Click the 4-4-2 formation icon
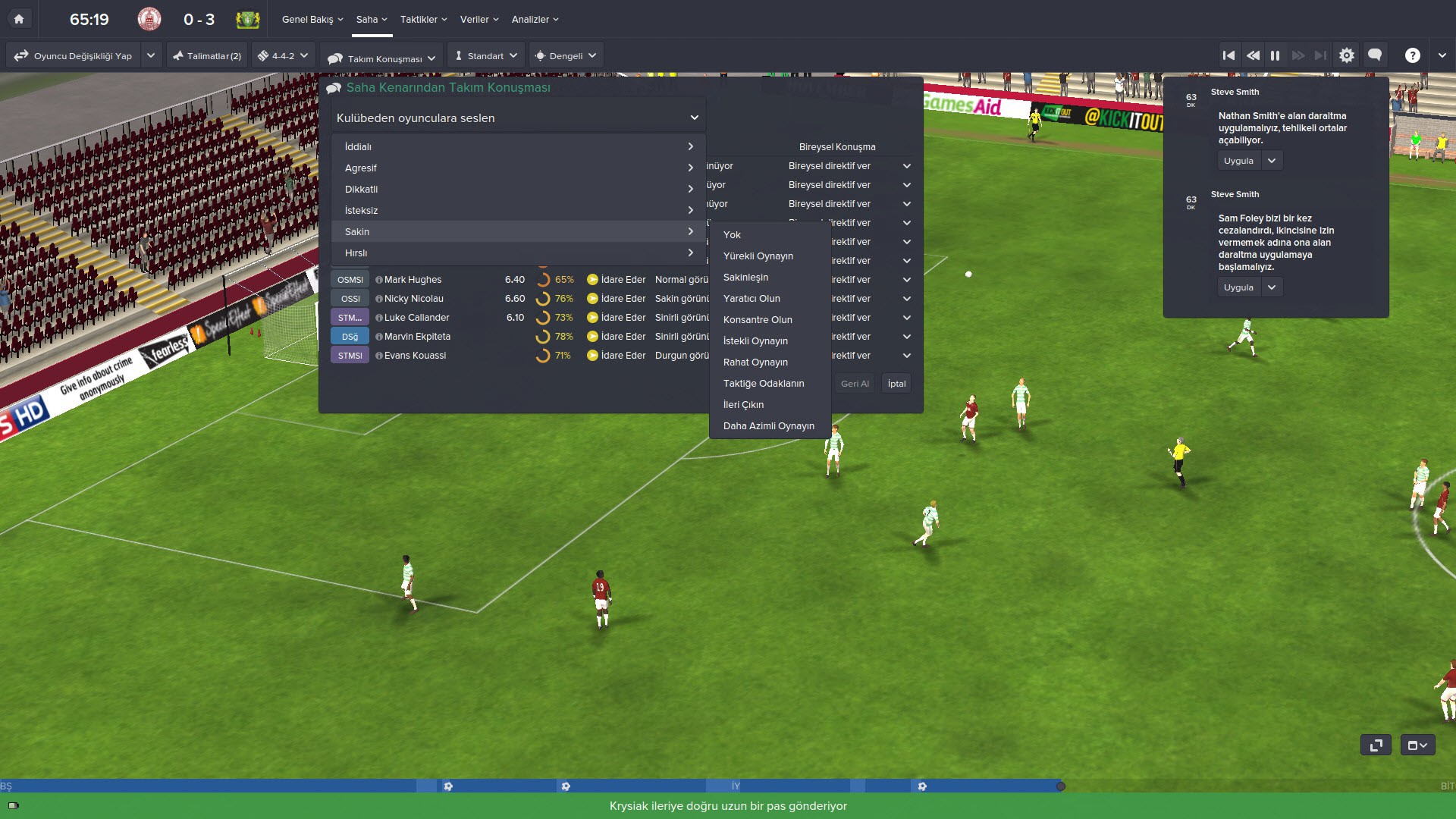This screenshot has height=819, width=1456. point(265,55)
